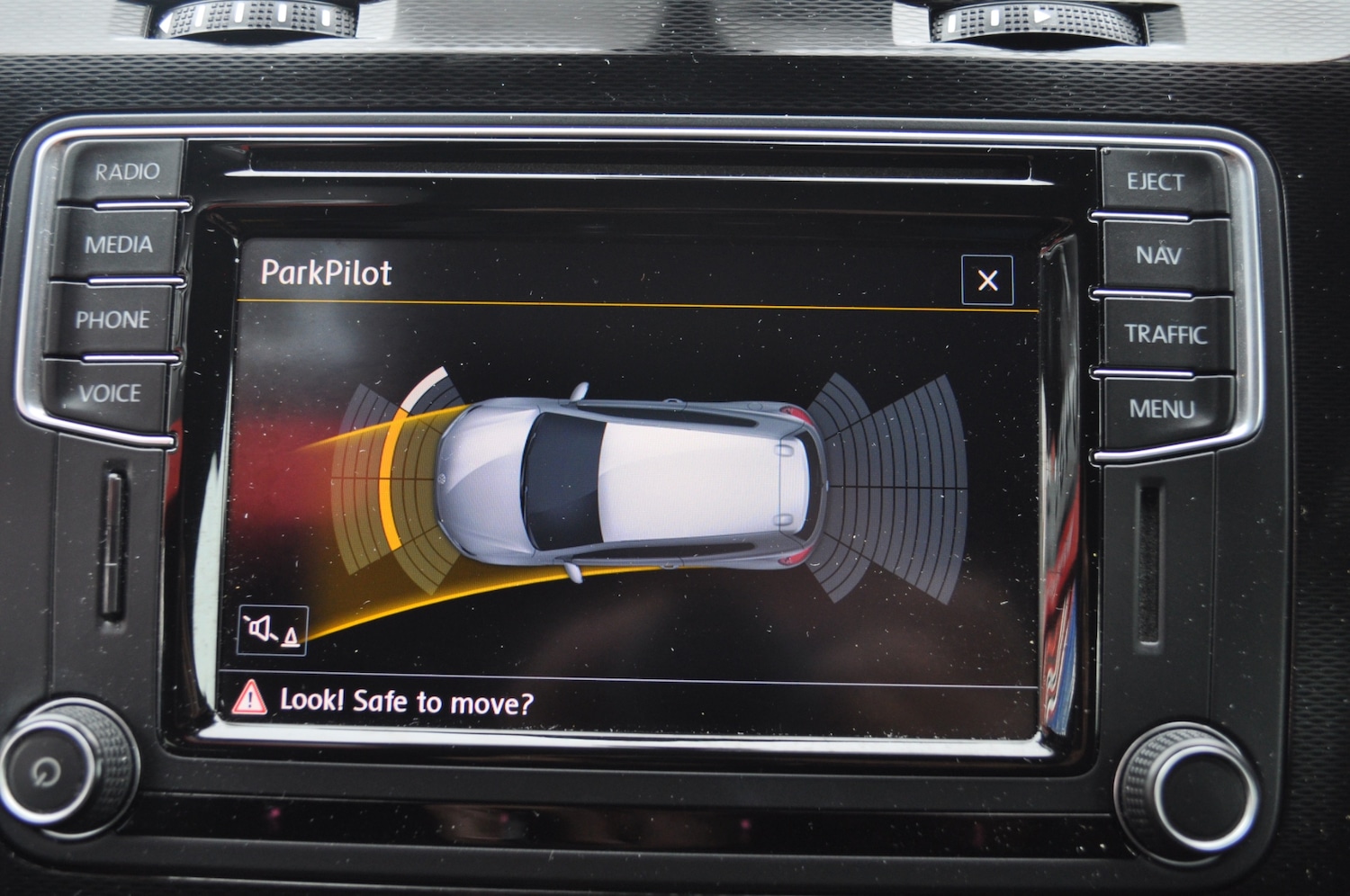The width and height of the screenshot is (1350, 896).
Task: Close the ParkPilot screen with the X
Action: click(987, 281)
